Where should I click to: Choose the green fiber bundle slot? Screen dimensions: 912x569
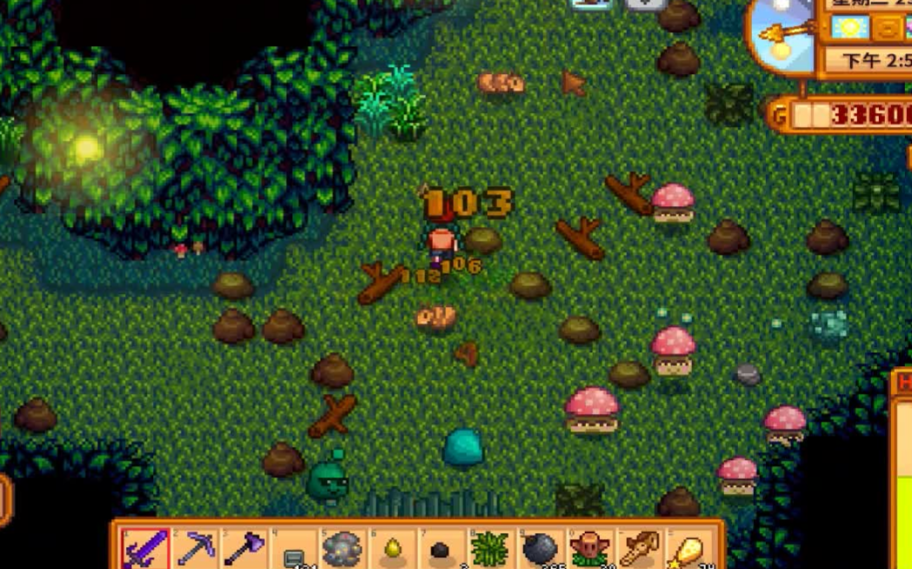point(489,548)
